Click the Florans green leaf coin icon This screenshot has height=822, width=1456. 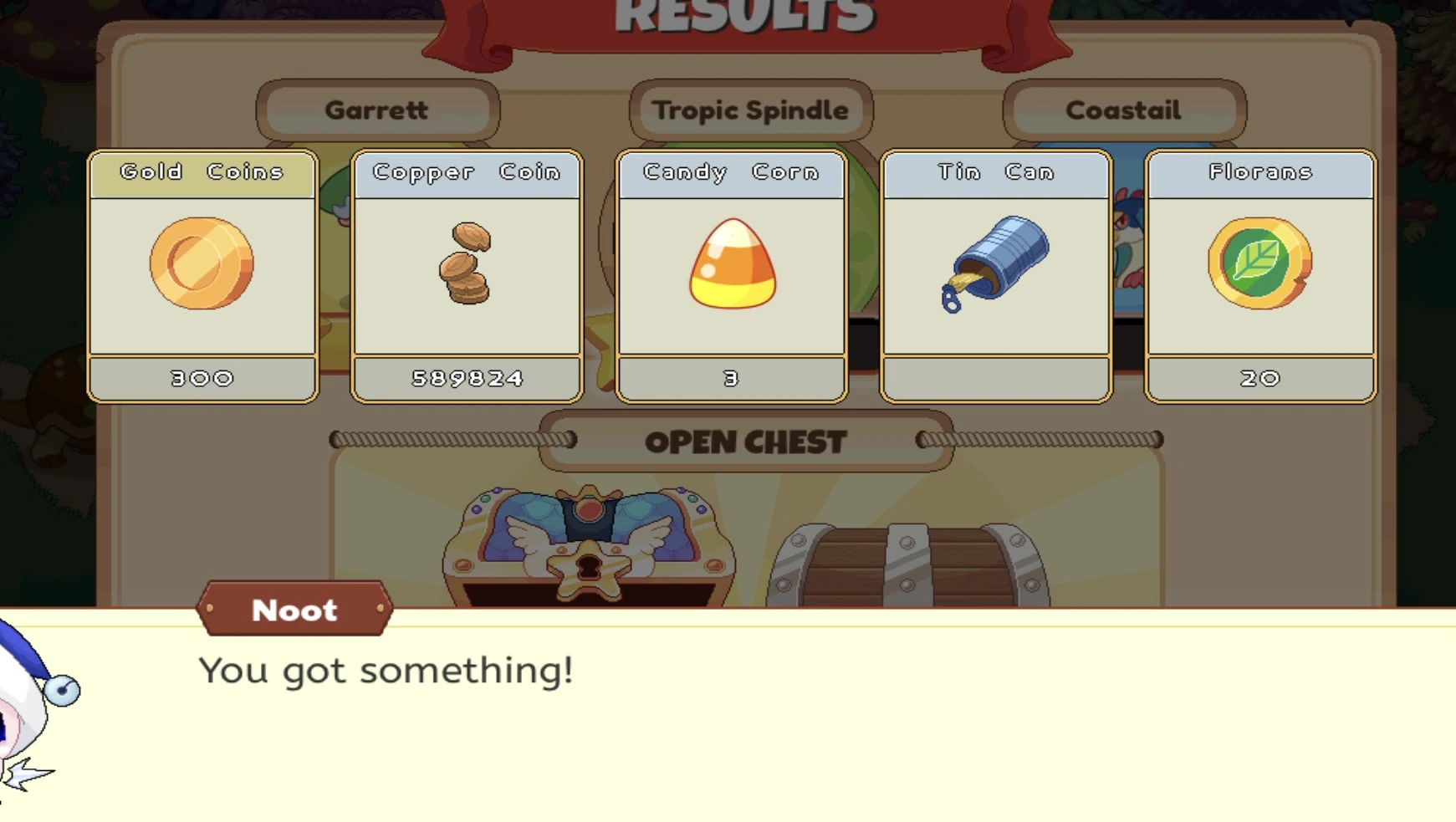[x=1259, y=263]
